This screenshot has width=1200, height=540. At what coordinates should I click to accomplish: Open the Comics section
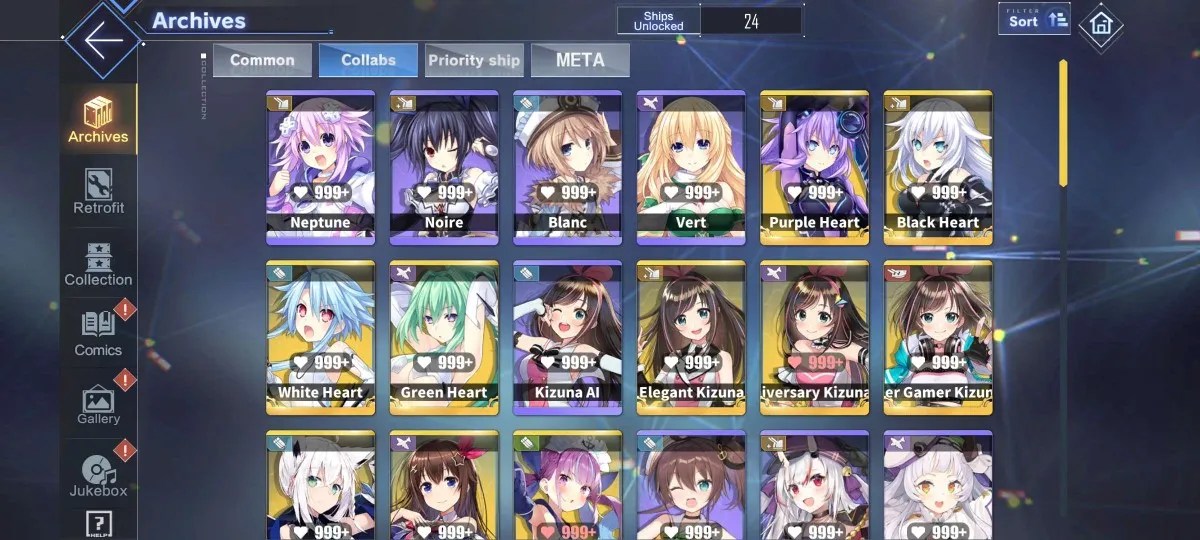(x=99, y=334)
